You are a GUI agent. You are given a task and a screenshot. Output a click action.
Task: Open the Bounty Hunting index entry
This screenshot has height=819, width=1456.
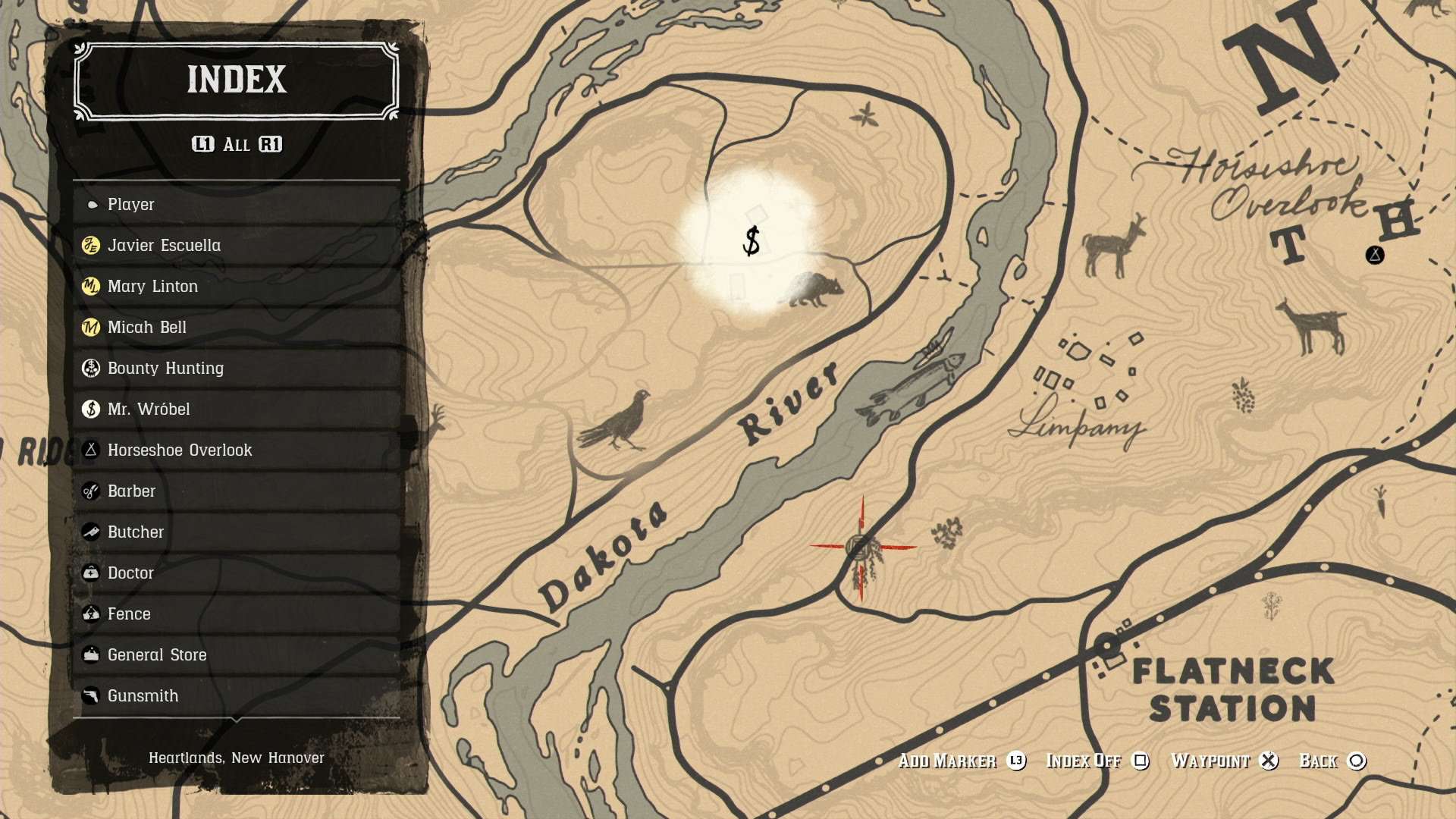[x=237, y=369]
